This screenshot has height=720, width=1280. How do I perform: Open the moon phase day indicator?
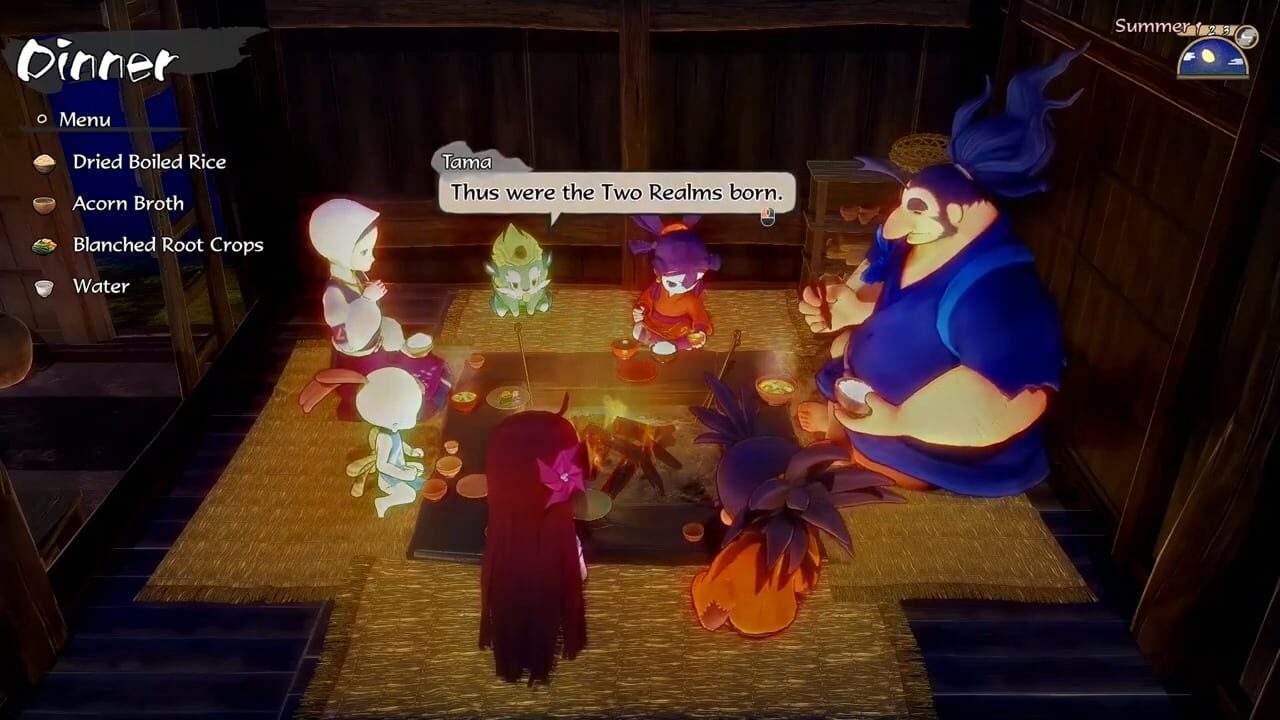coord(1212,58)
